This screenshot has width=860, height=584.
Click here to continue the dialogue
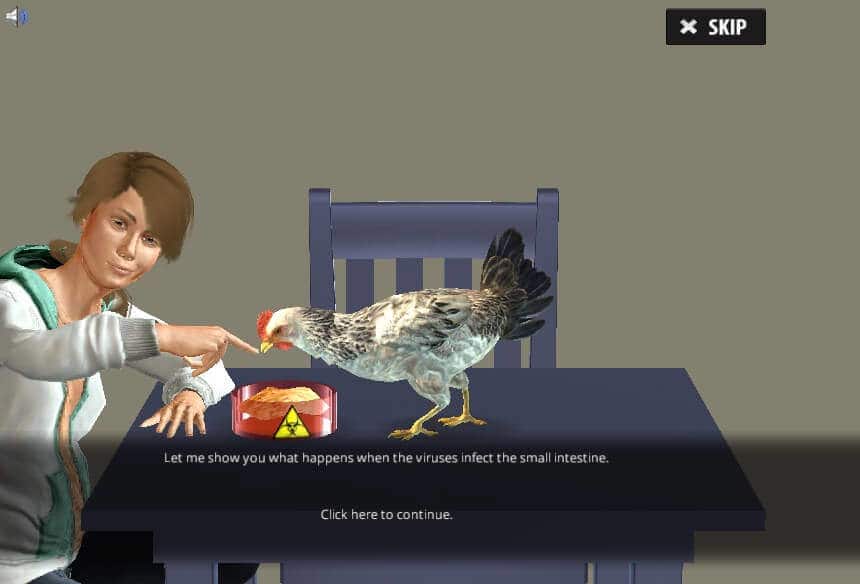coord(386,514)
